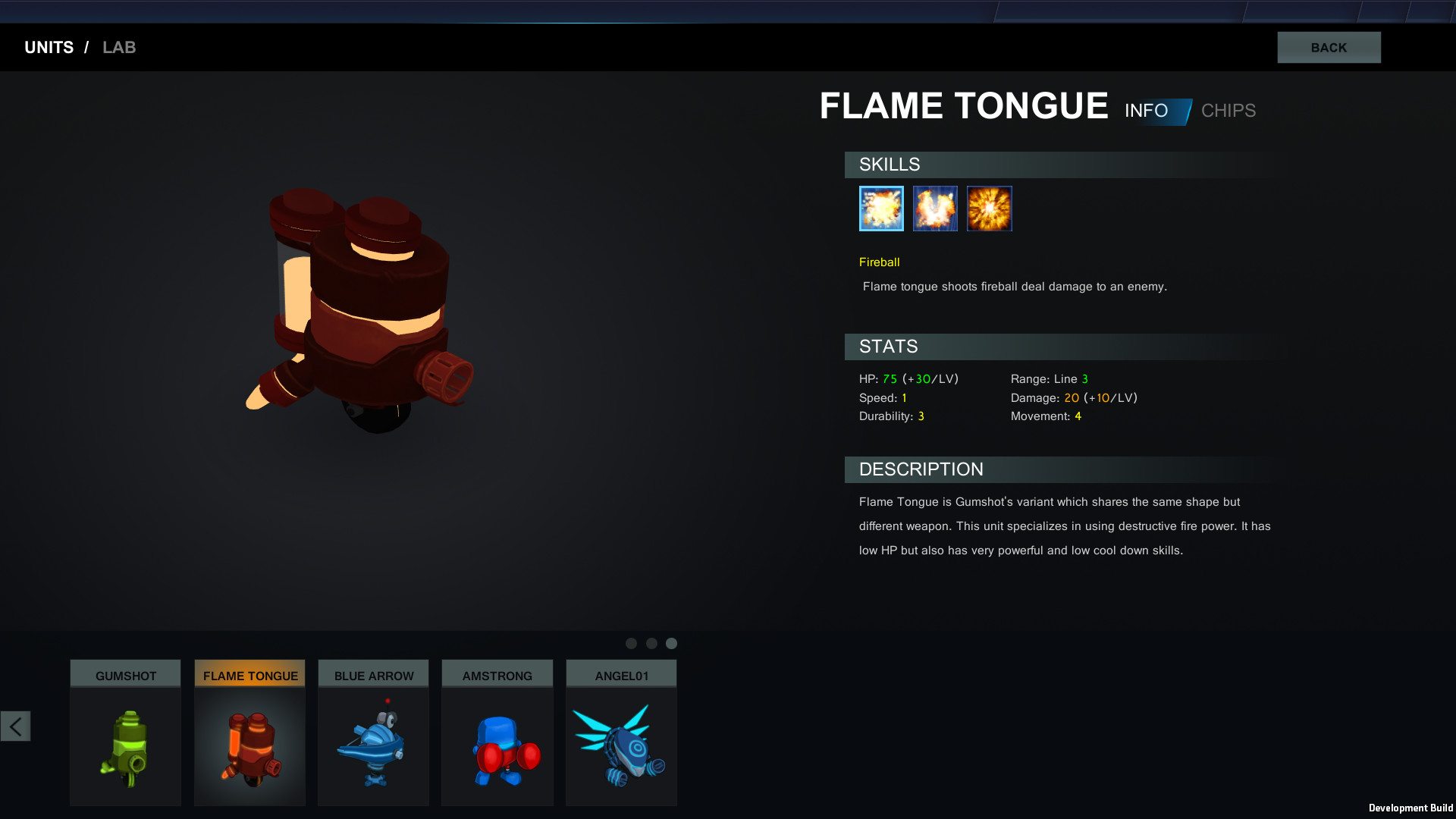The image size is (1456, 819).
Task: Click the previous page arrow button
Action: (15, 726)
